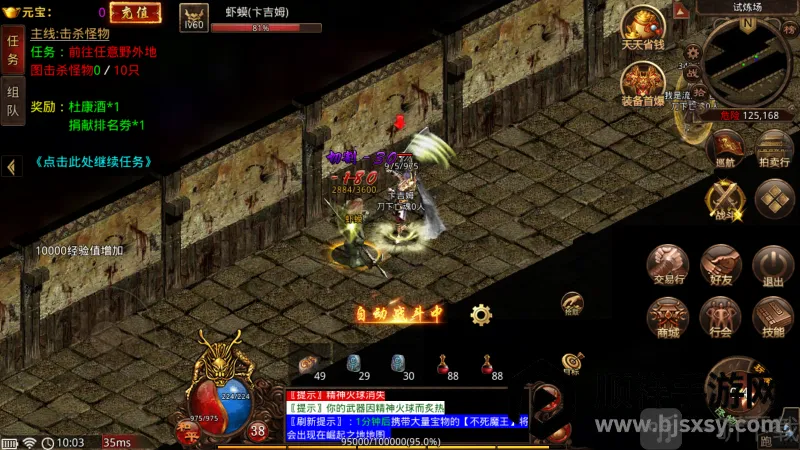This screenshot has width=800, height=450.
Task: Switch to the 任务 quest tab
Action: click(x=13, y=50)
